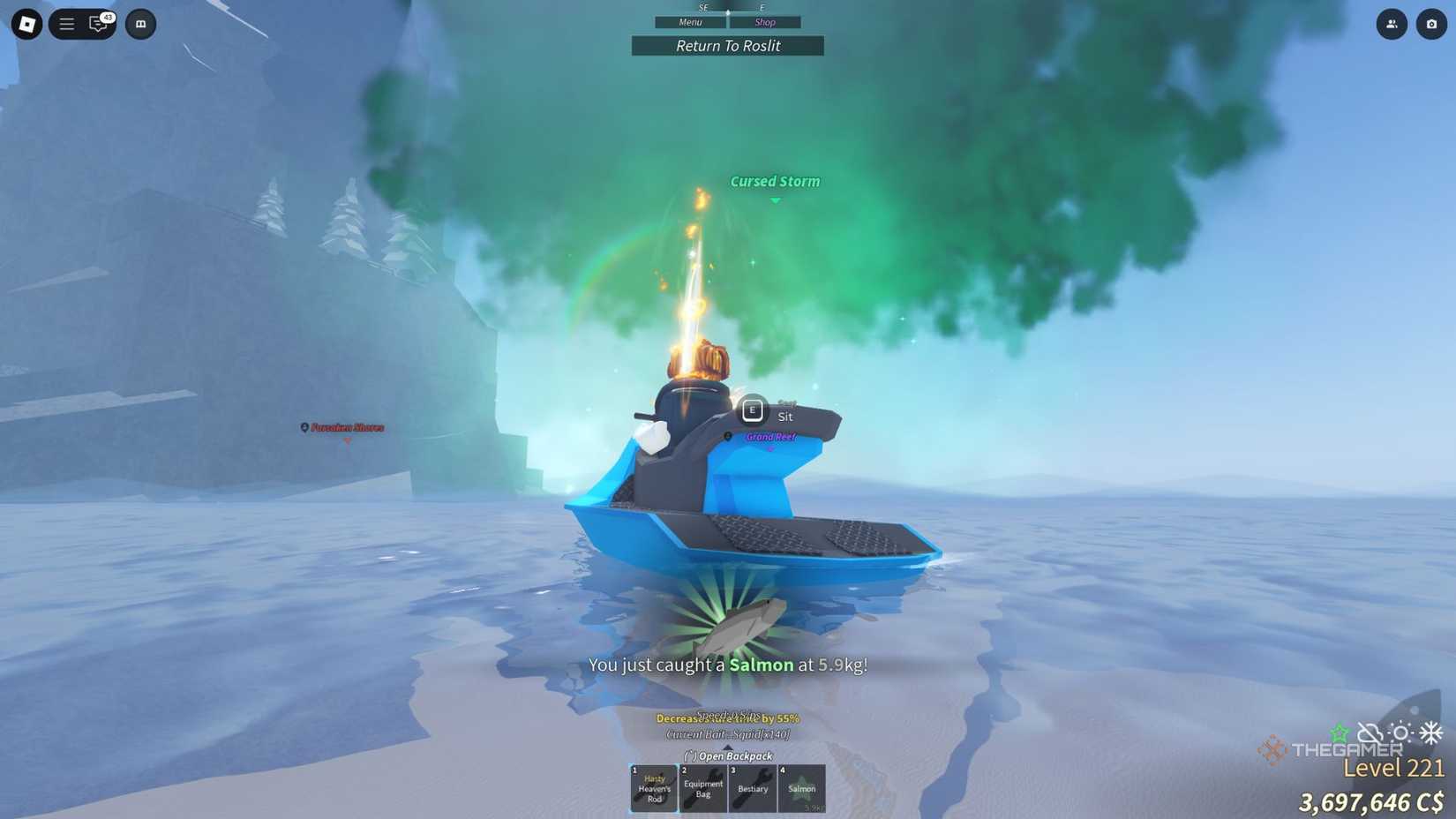Open the Bestiary from slot 3

point(752,788)
